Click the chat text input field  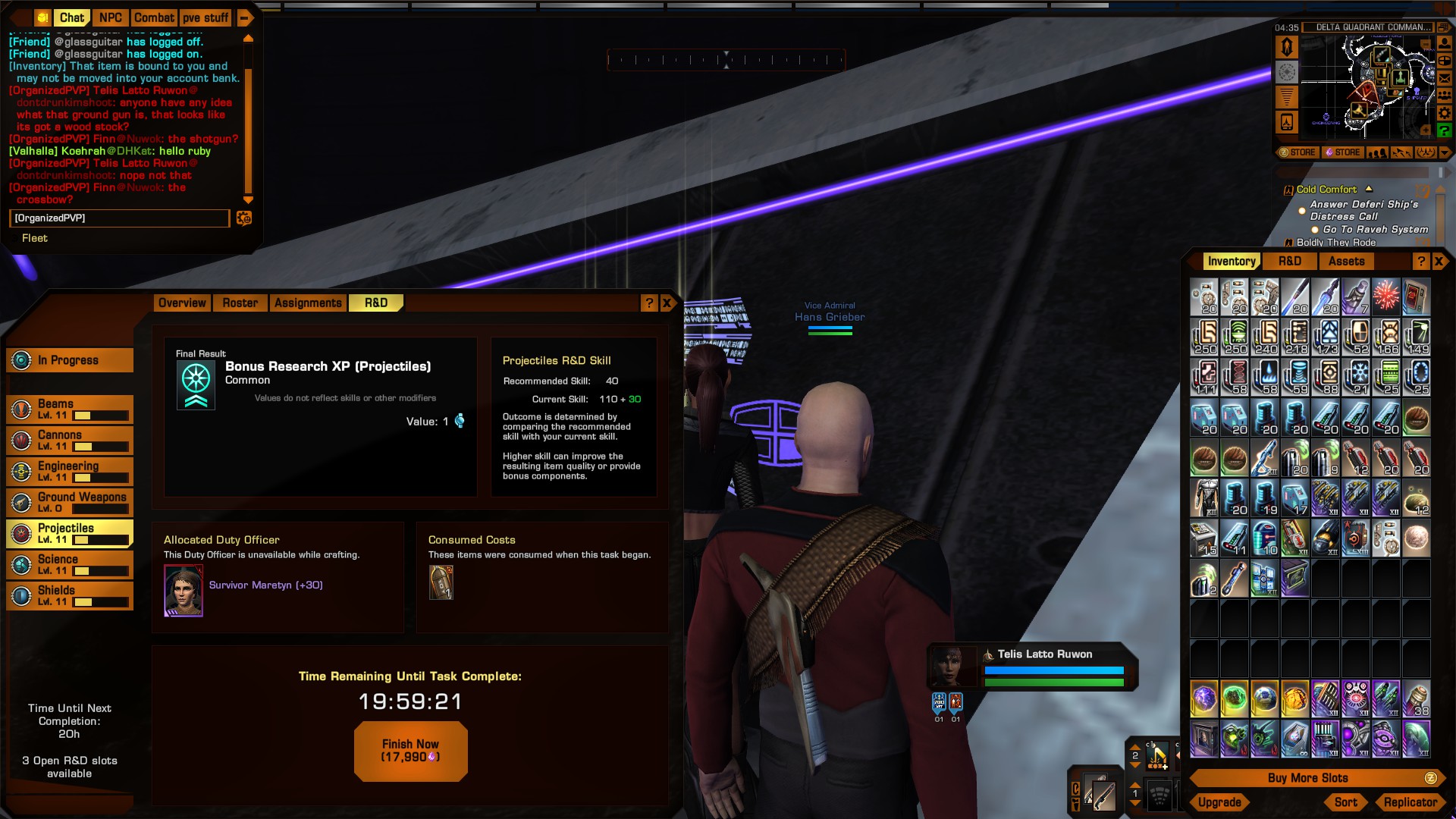pos(119,218)
